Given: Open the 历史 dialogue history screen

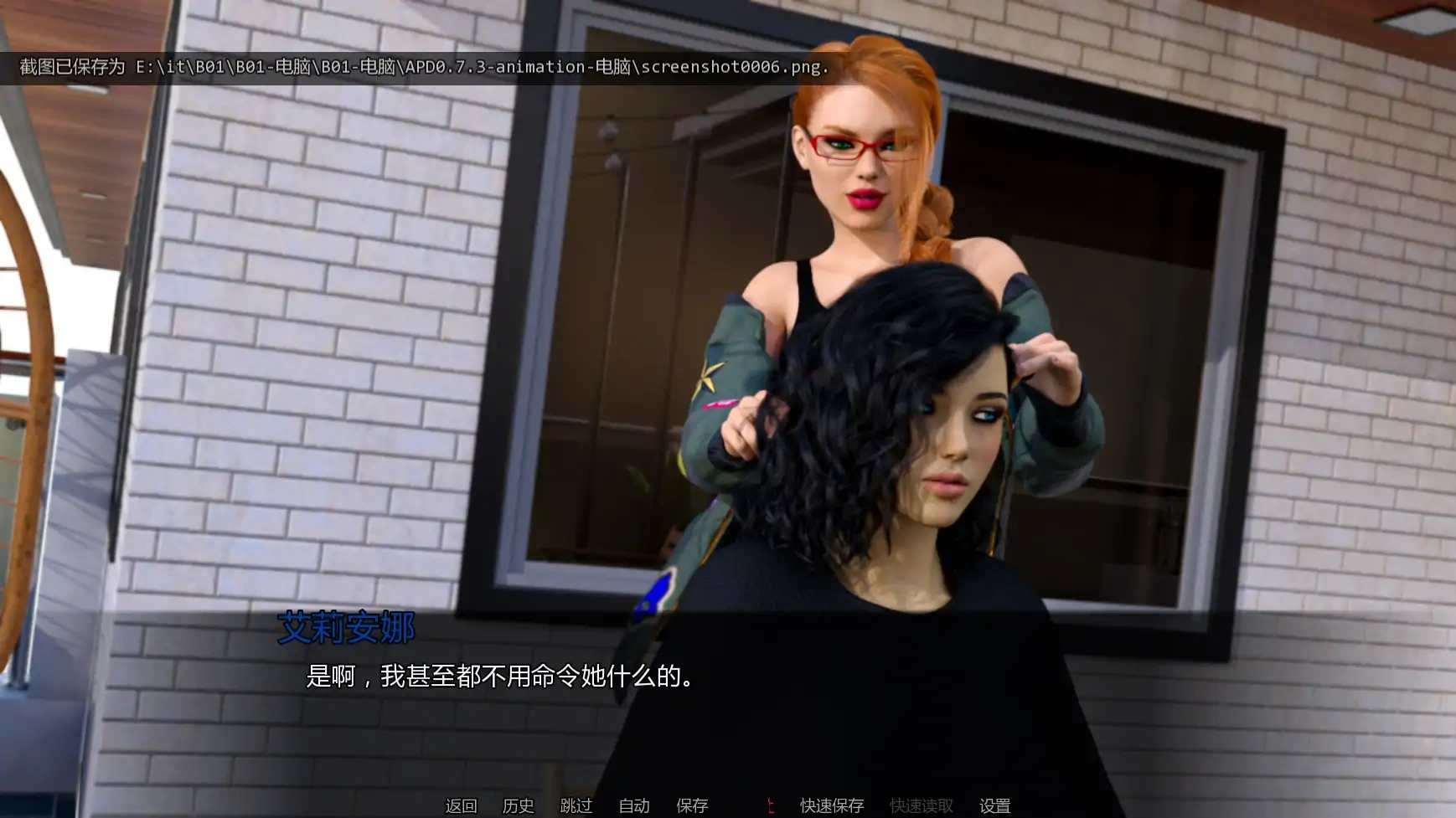Looking at the screenshot, I should (x=518, y=806).
